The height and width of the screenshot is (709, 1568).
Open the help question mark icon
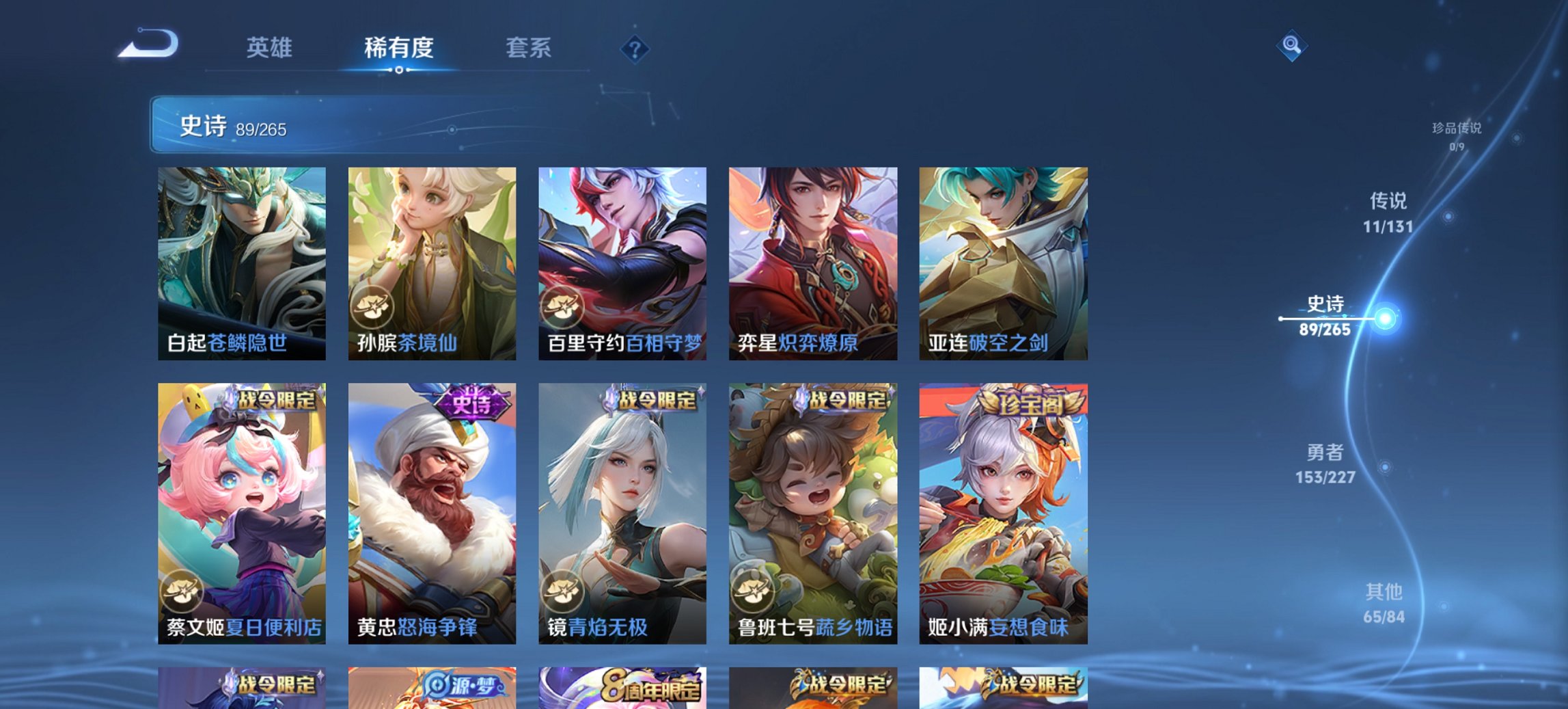pyautogui.click(x=634, y=48)
